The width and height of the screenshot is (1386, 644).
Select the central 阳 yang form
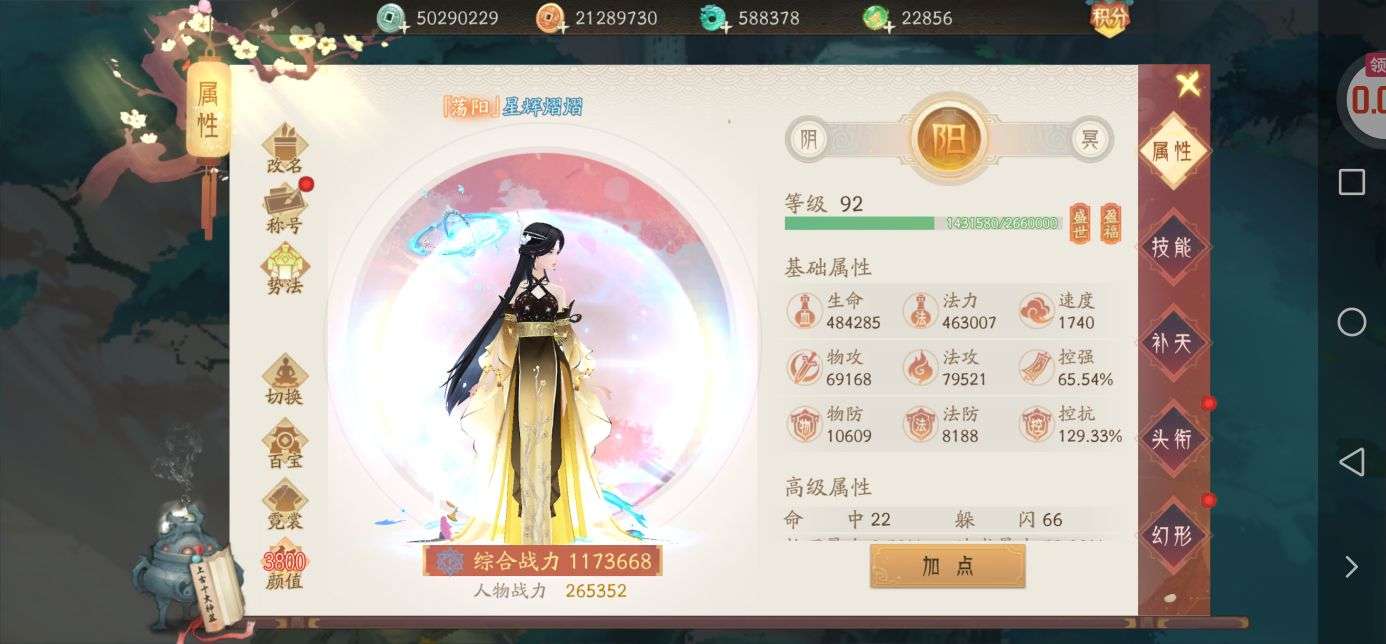(x=949, y=140)
